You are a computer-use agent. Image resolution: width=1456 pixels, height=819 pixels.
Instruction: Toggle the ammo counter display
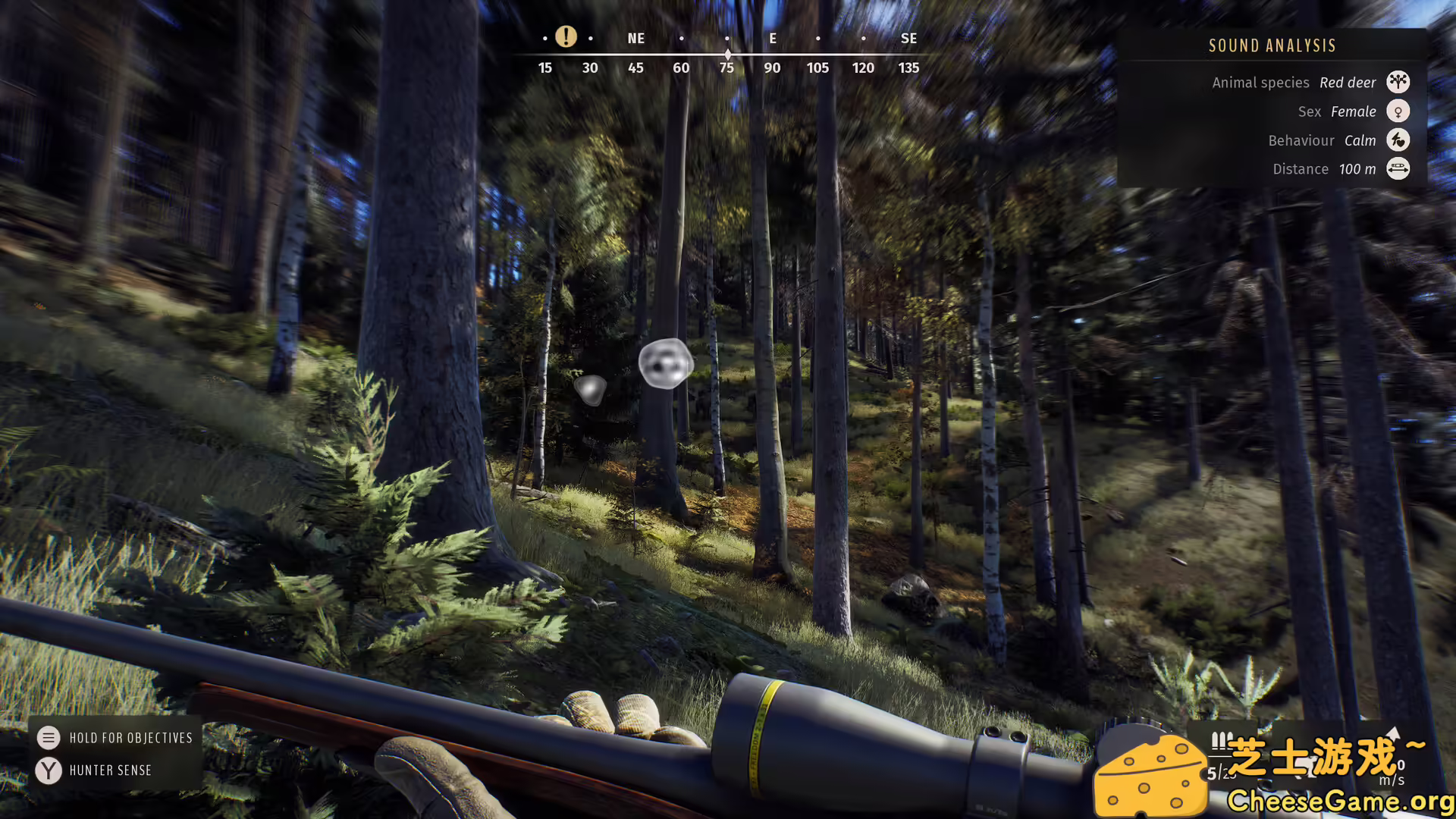click(1221, 773)
